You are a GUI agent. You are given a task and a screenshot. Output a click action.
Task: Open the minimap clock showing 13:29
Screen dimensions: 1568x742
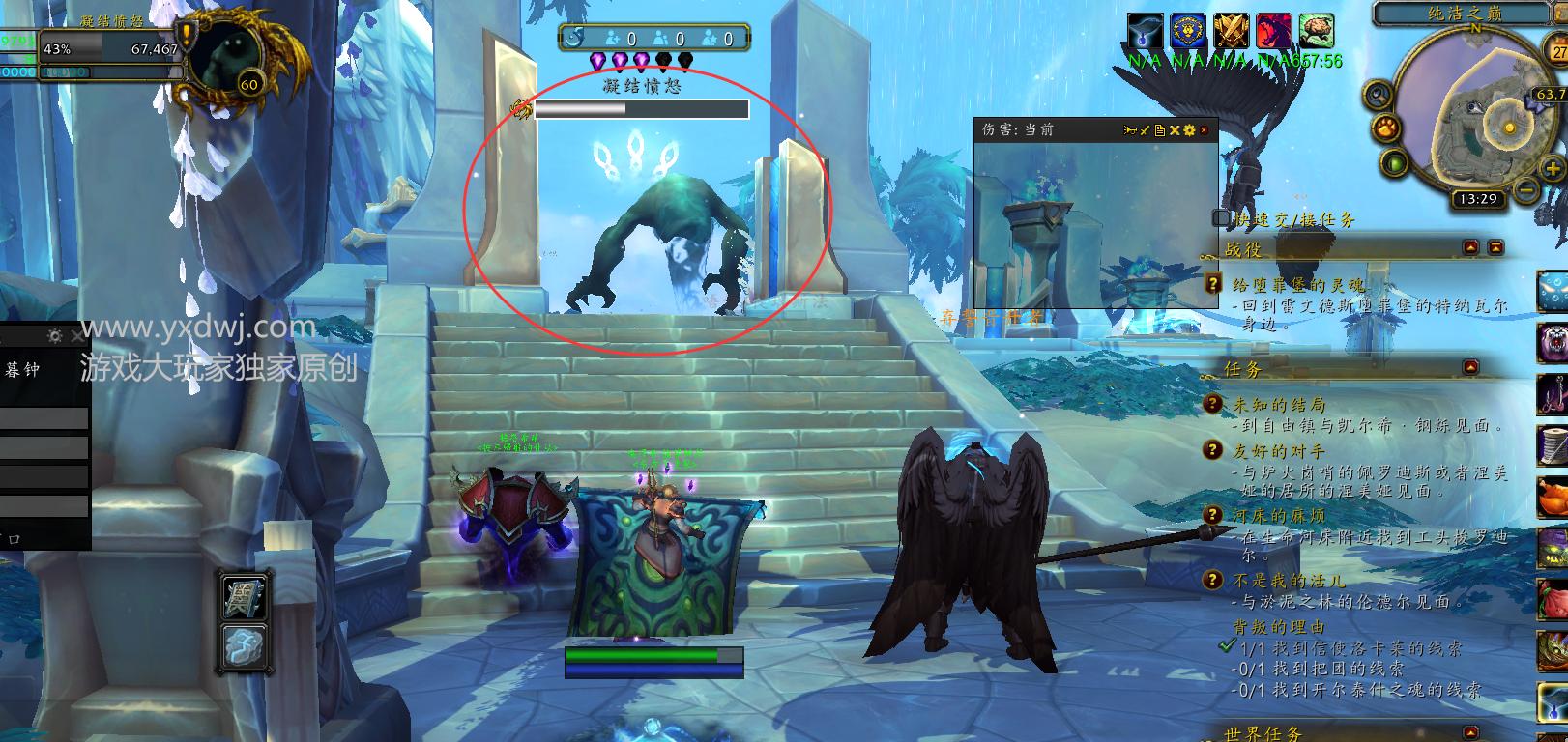click(1478, 199)
